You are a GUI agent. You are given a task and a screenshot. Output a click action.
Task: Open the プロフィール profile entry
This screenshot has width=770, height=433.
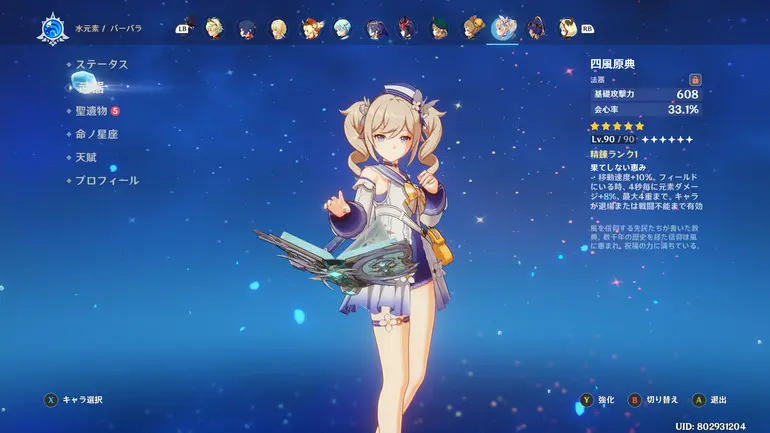click(107, 180)
